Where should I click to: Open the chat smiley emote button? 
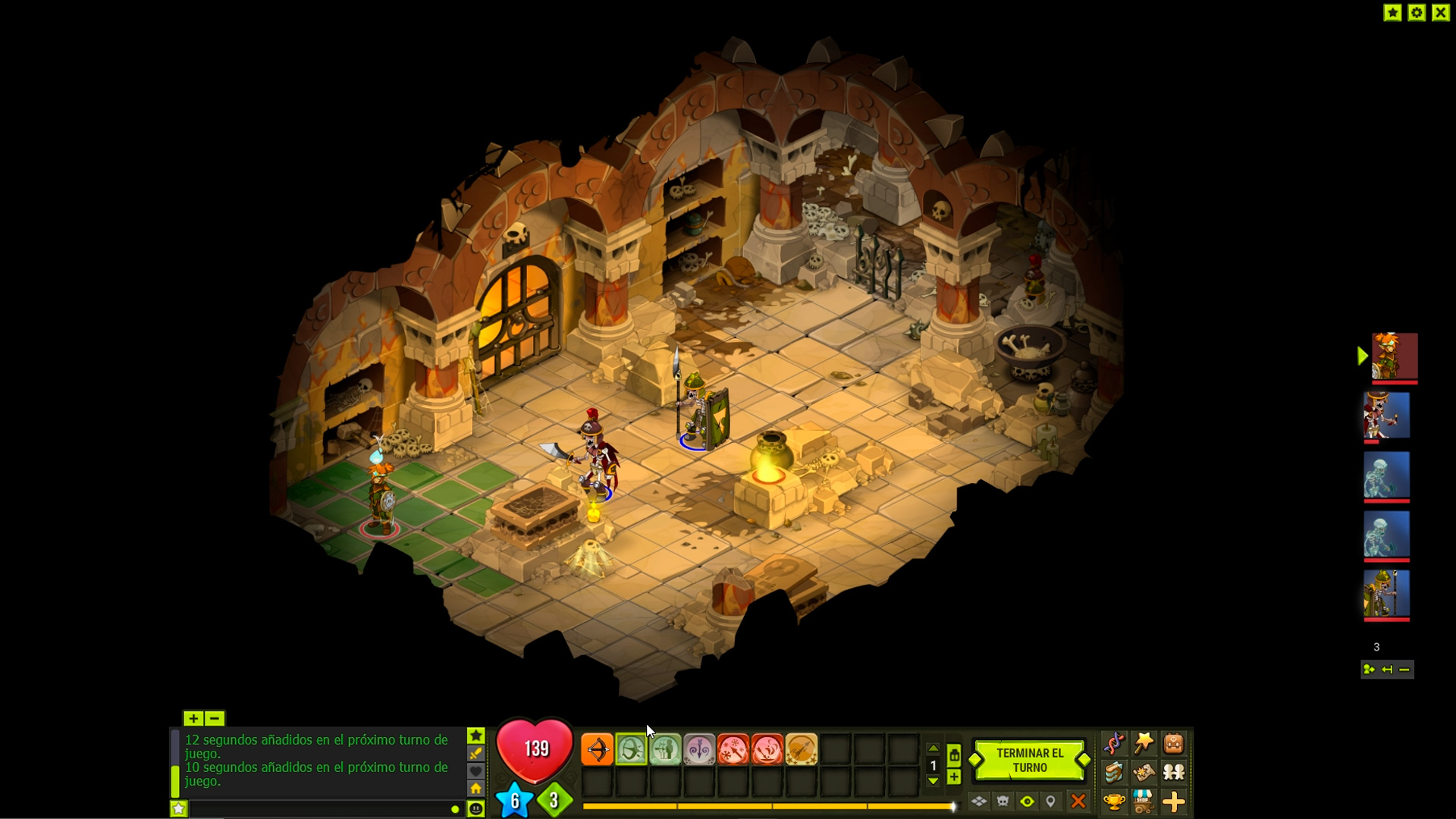475,809
